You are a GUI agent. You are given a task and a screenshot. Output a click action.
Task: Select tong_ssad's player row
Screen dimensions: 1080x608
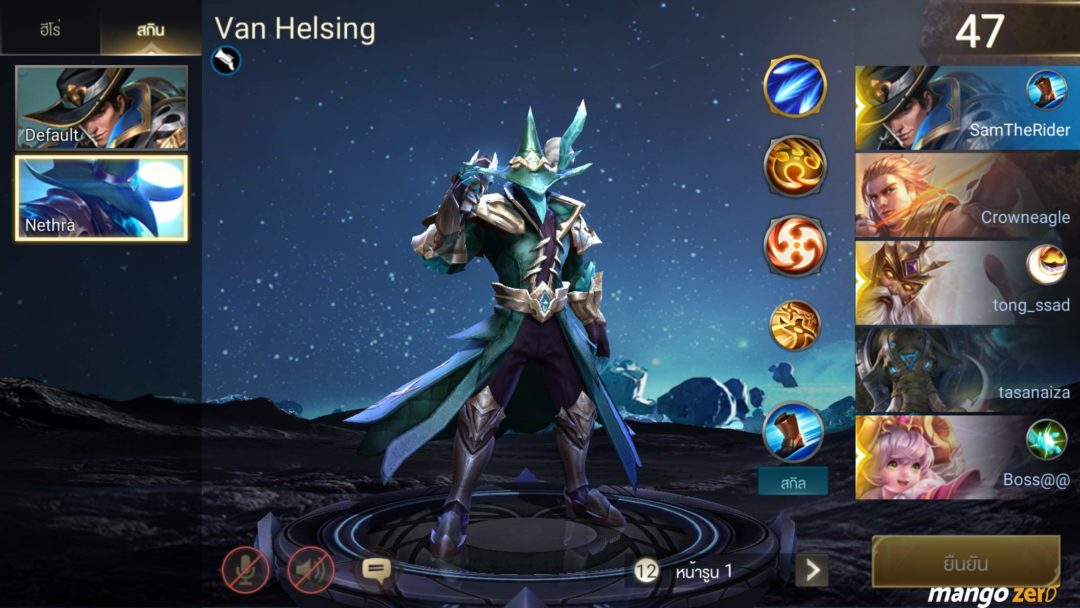point(967,282)
